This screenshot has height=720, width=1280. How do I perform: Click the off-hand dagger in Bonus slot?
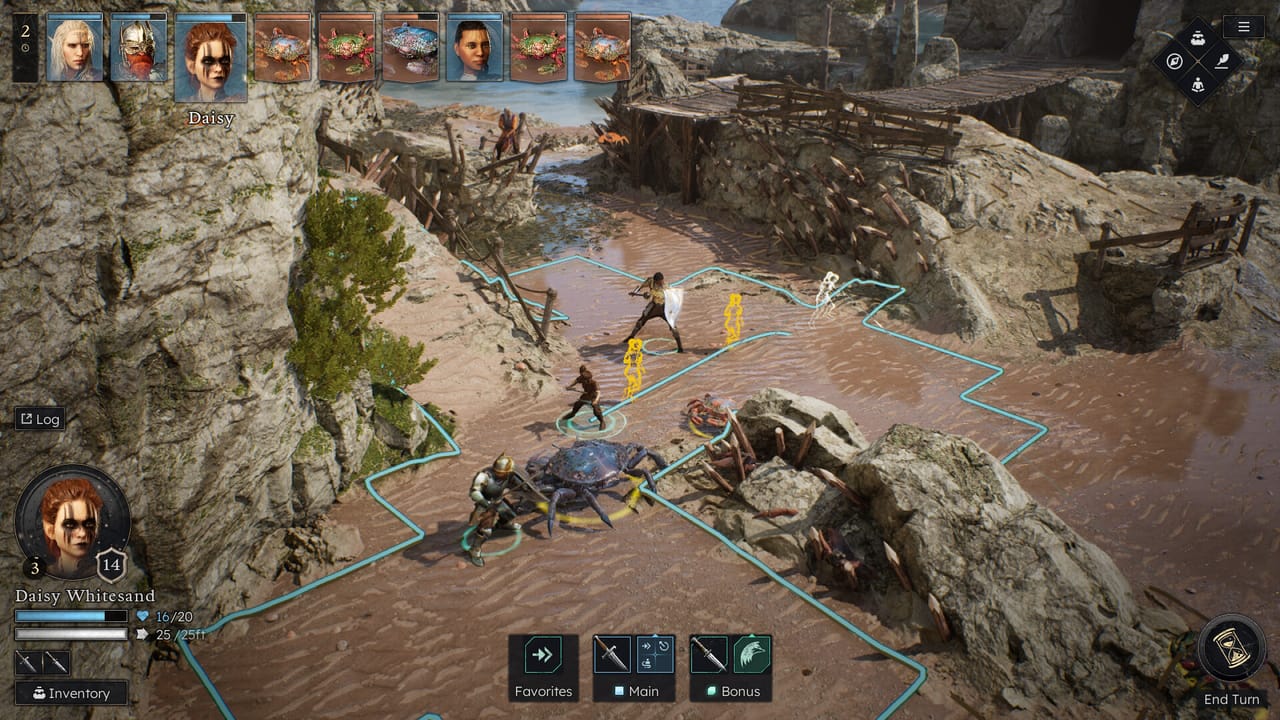click(709, 654)
